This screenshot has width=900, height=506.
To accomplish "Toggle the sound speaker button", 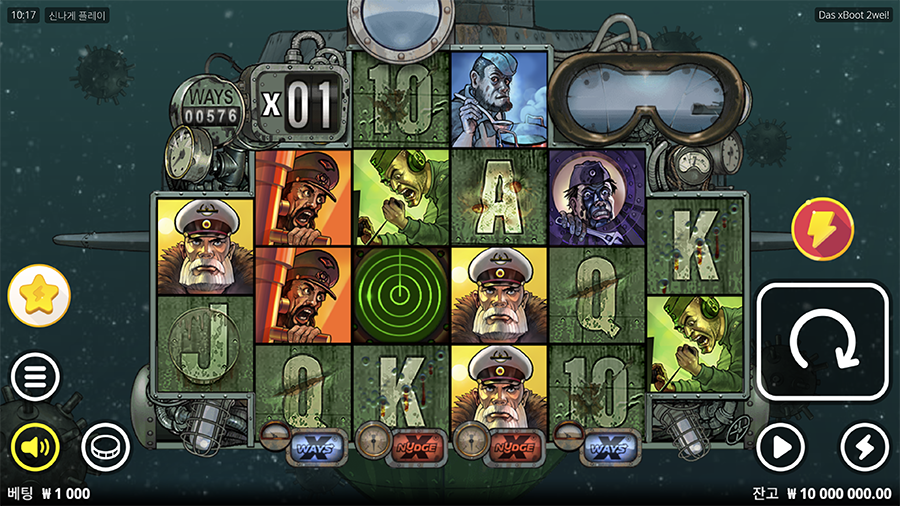I will point(35,446).
